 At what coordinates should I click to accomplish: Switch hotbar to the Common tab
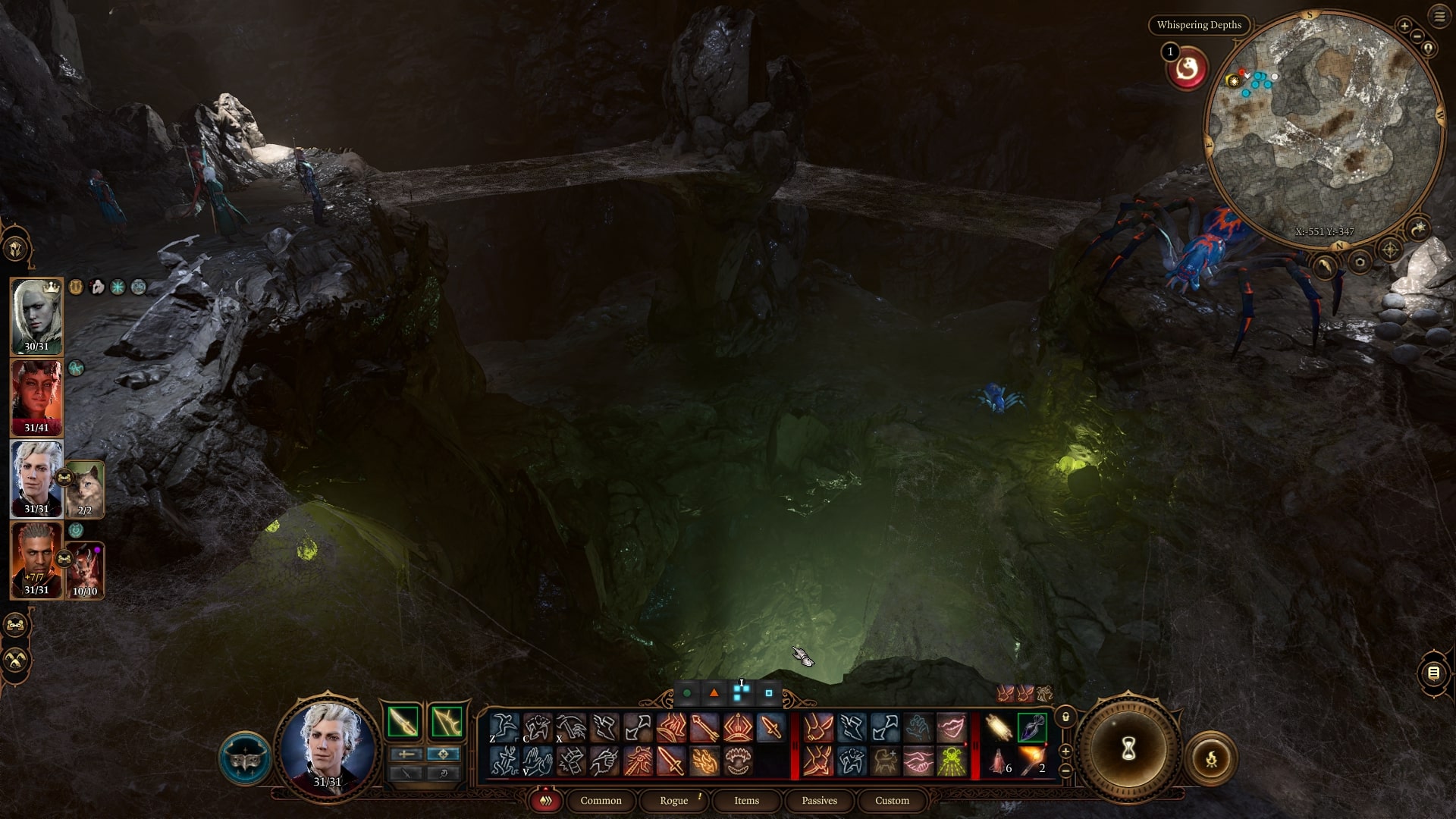[x=601, y=801]
